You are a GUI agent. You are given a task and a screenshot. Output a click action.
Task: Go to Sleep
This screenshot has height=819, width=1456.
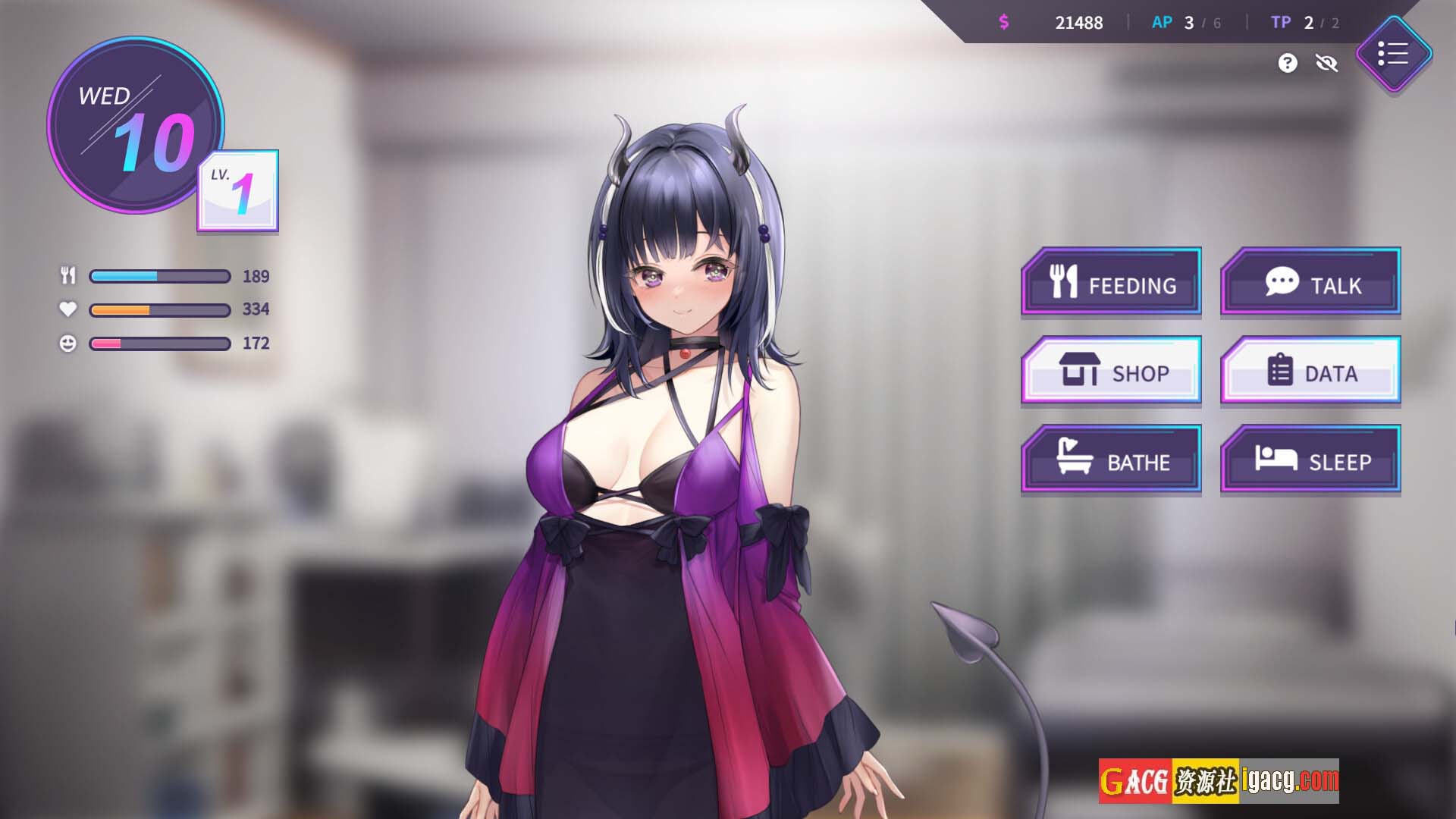(1310, 460)
